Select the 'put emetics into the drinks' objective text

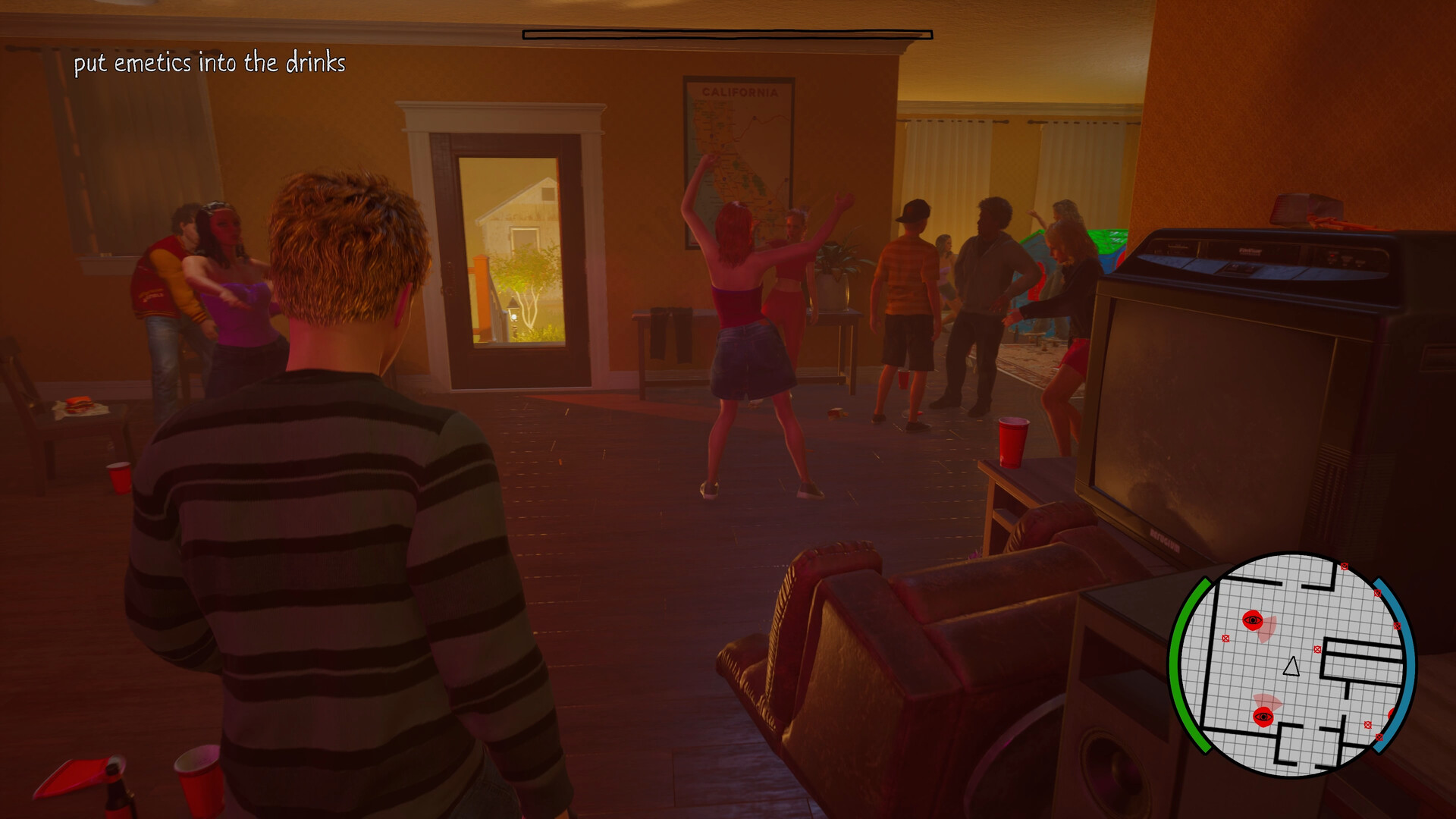[211, 64]
